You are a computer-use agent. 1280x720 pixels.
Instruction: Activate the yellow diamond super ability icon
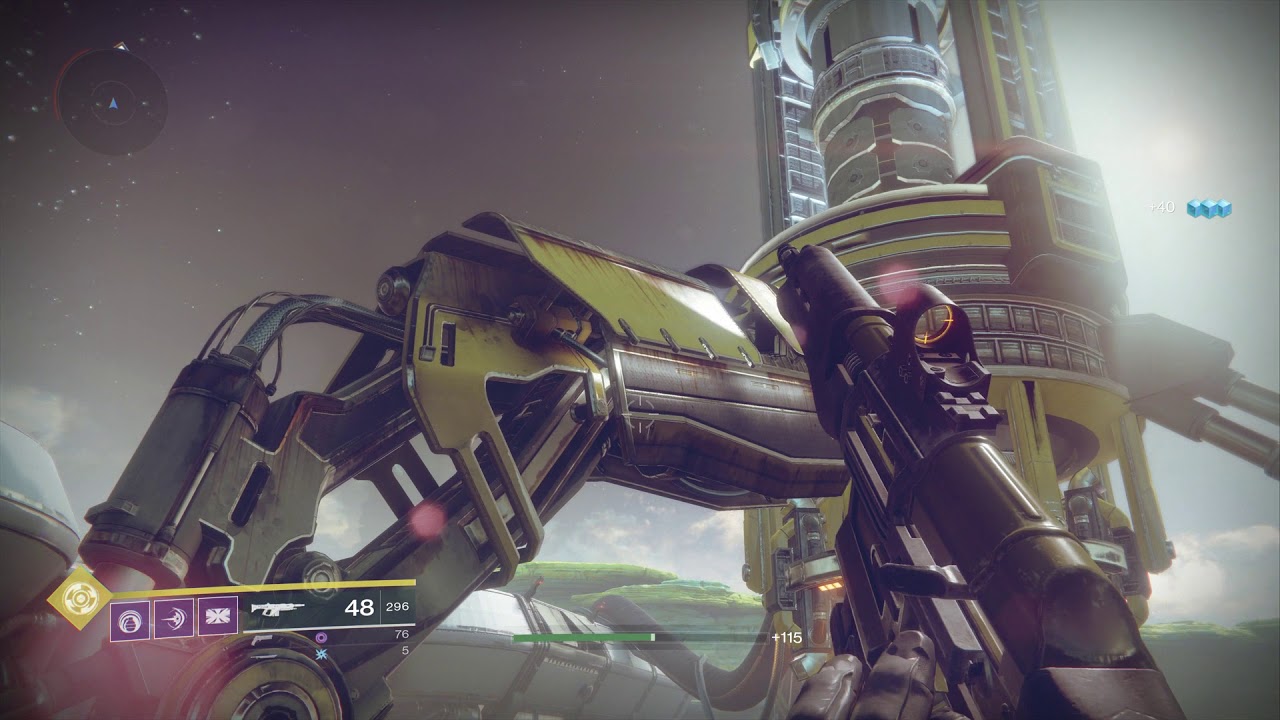[x=77, y=600]
